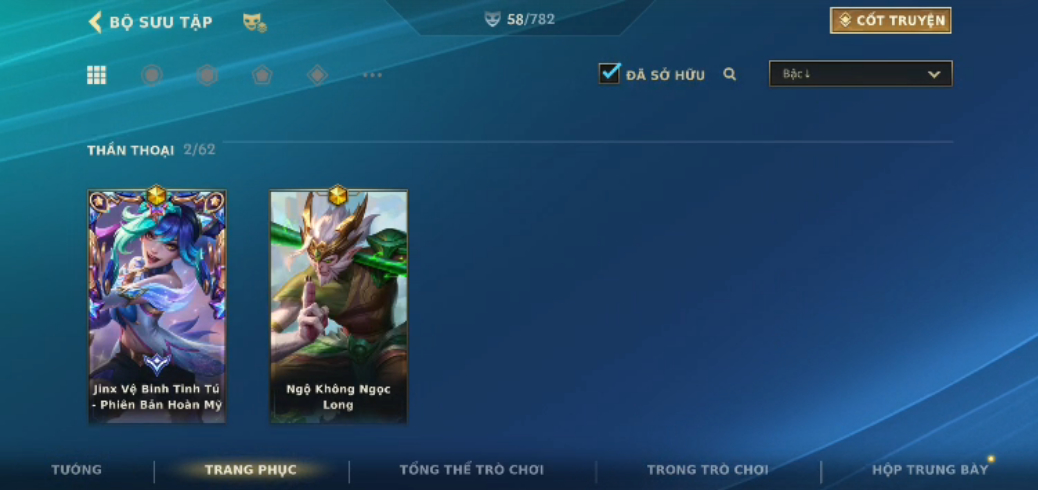Open the Bậc sort dropdown
This screenshot has width=1038, height=490.
[860, 74]
